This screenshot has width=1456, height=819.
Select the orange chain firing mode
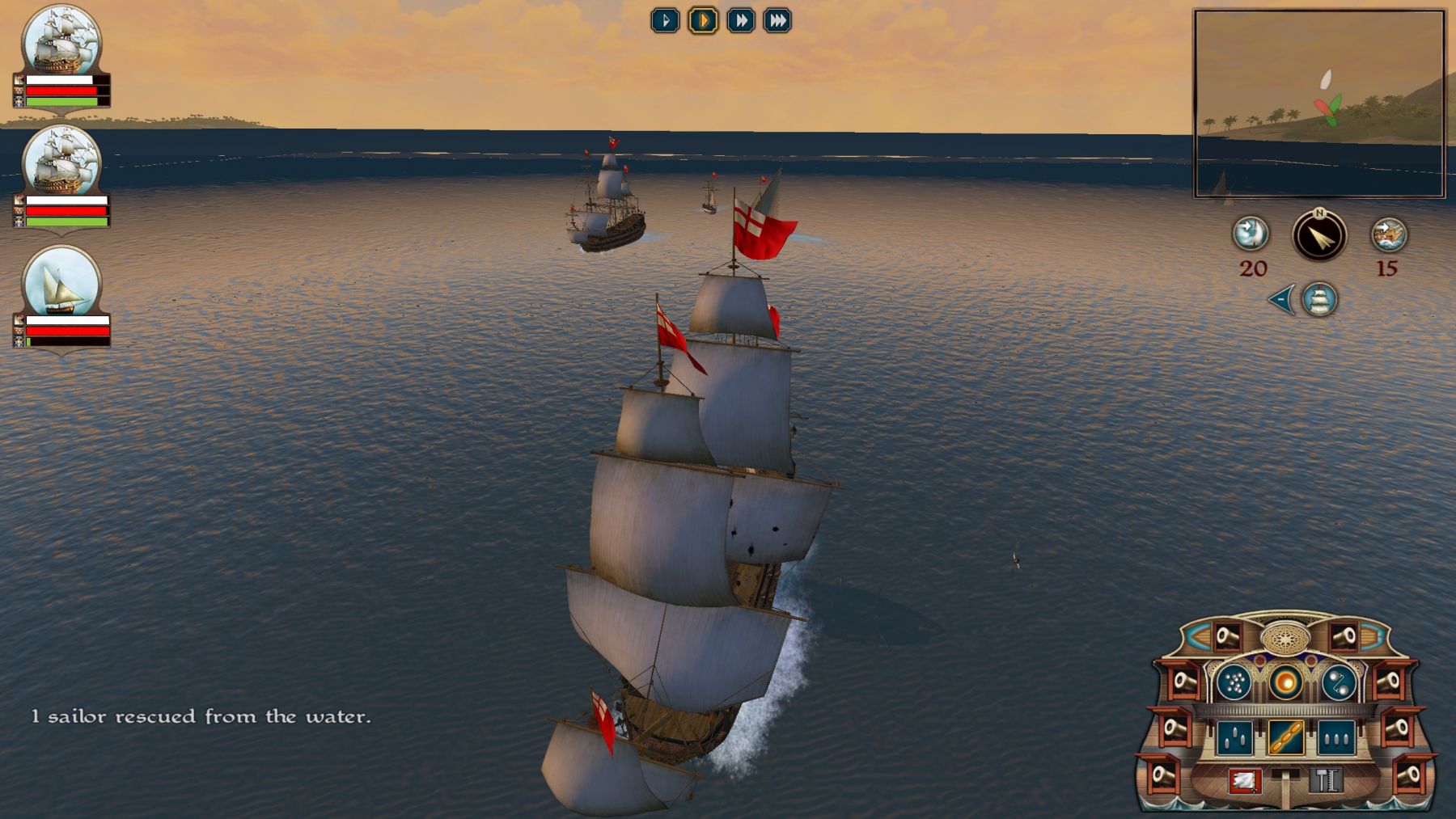point(1285,737)
